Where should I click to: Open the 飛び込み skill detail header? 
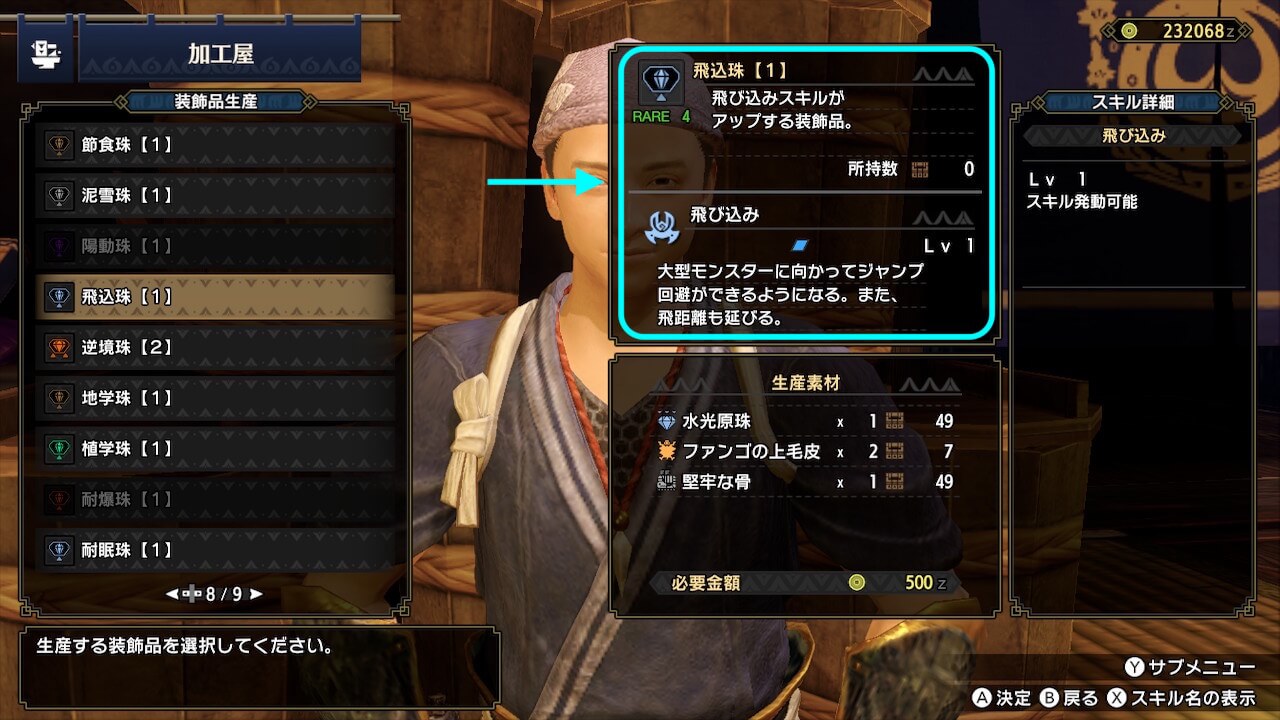[1133, 136]
